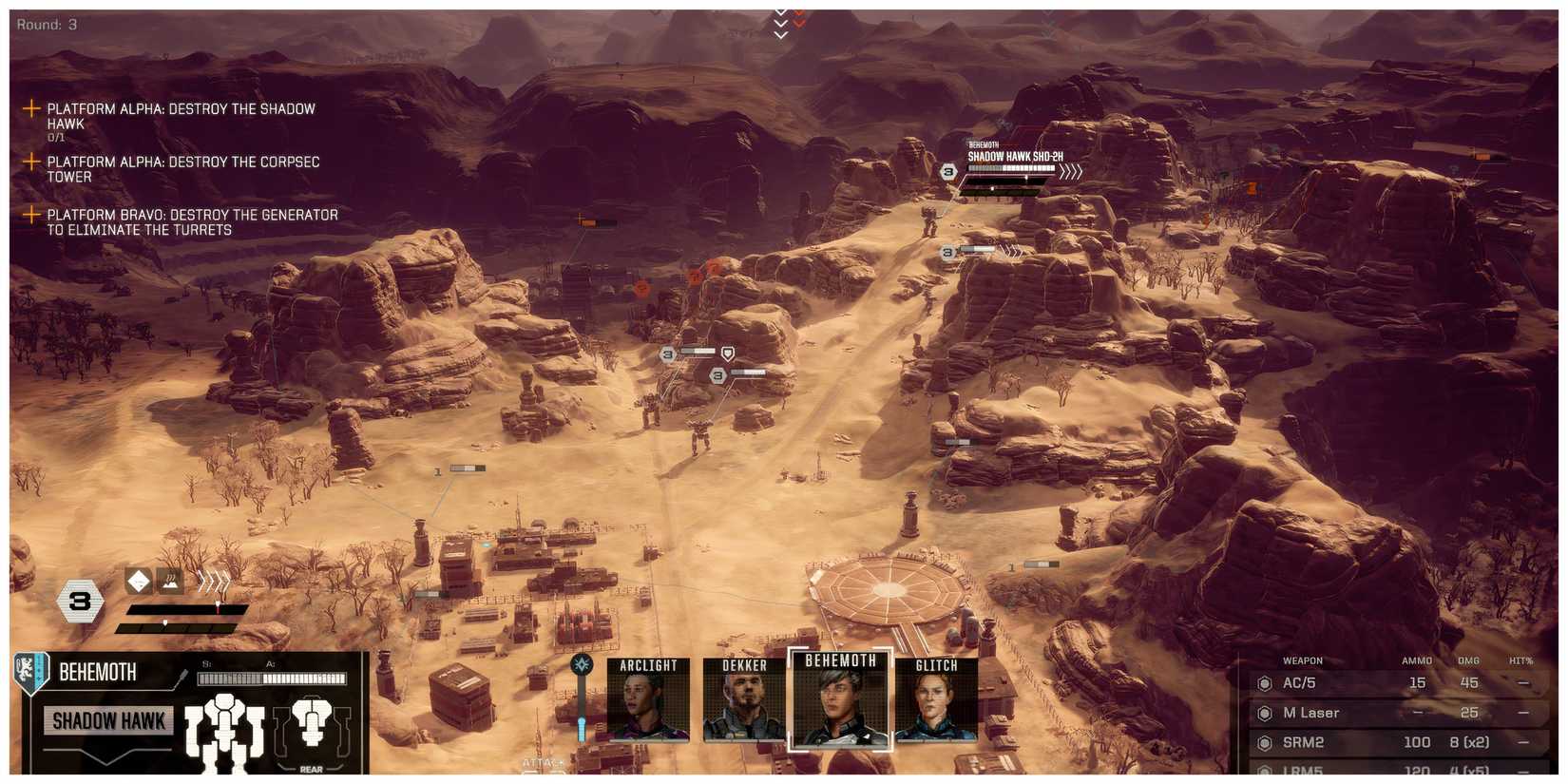Viewport: 1568px width, 784px height.
Task: Click the resolve icon above the blue bar
Action: pyautogui.click(x=581, y=665)
